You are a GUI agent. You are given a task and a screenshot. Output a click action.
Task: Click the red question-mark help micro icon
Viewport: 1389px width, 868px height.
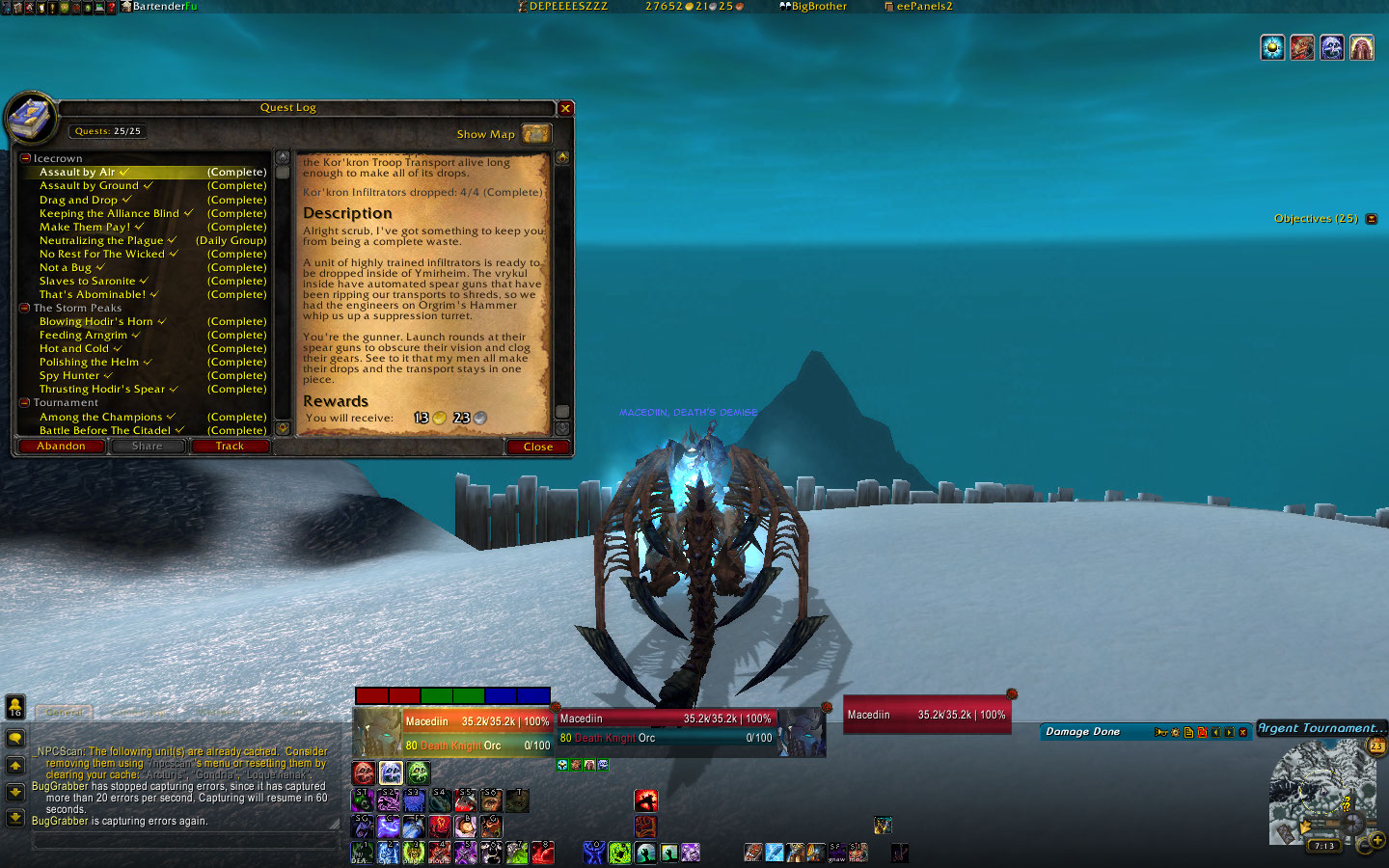click(112, 7)
